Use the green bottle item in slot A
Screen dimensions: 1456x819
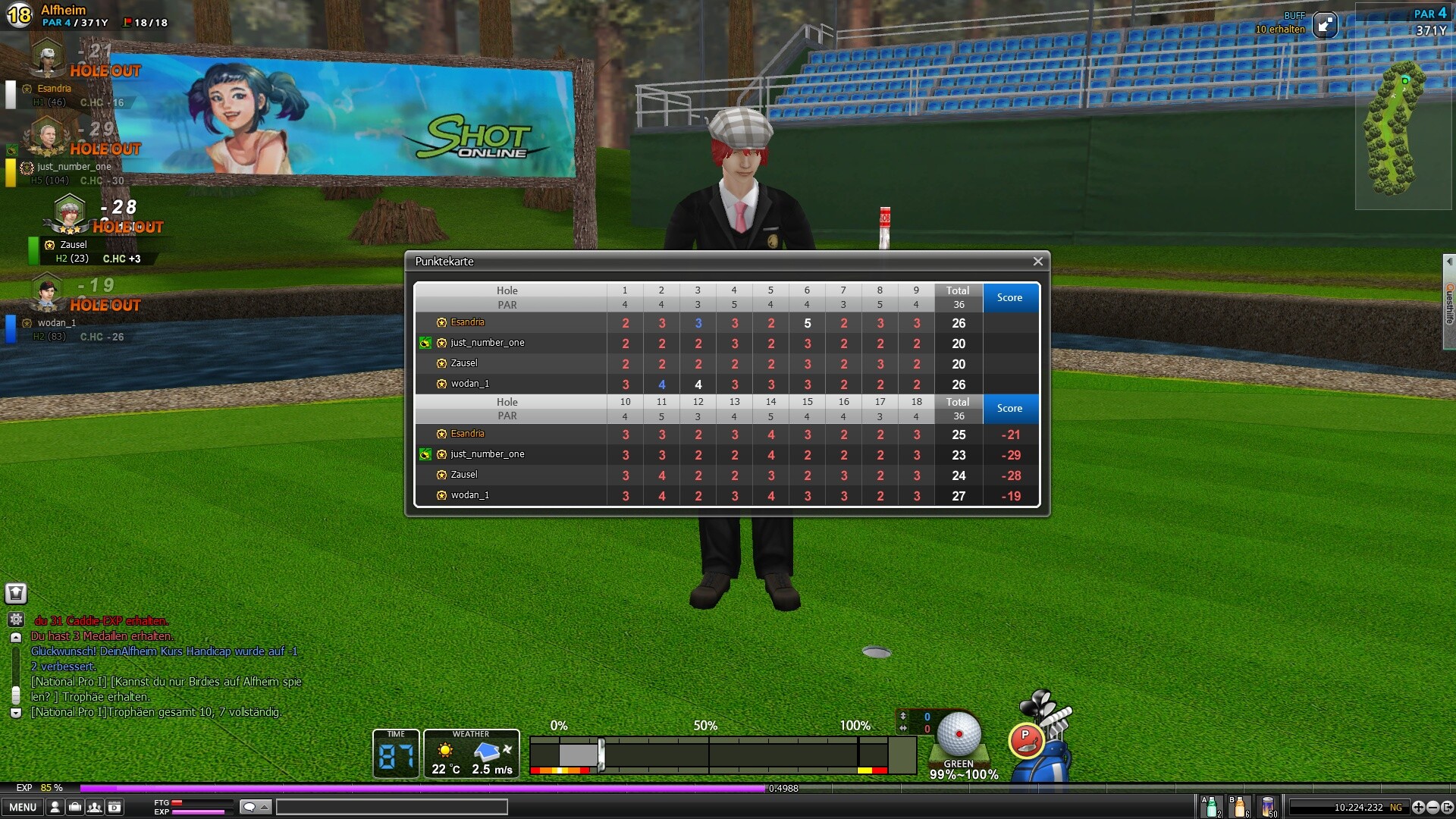point(1211,807)
